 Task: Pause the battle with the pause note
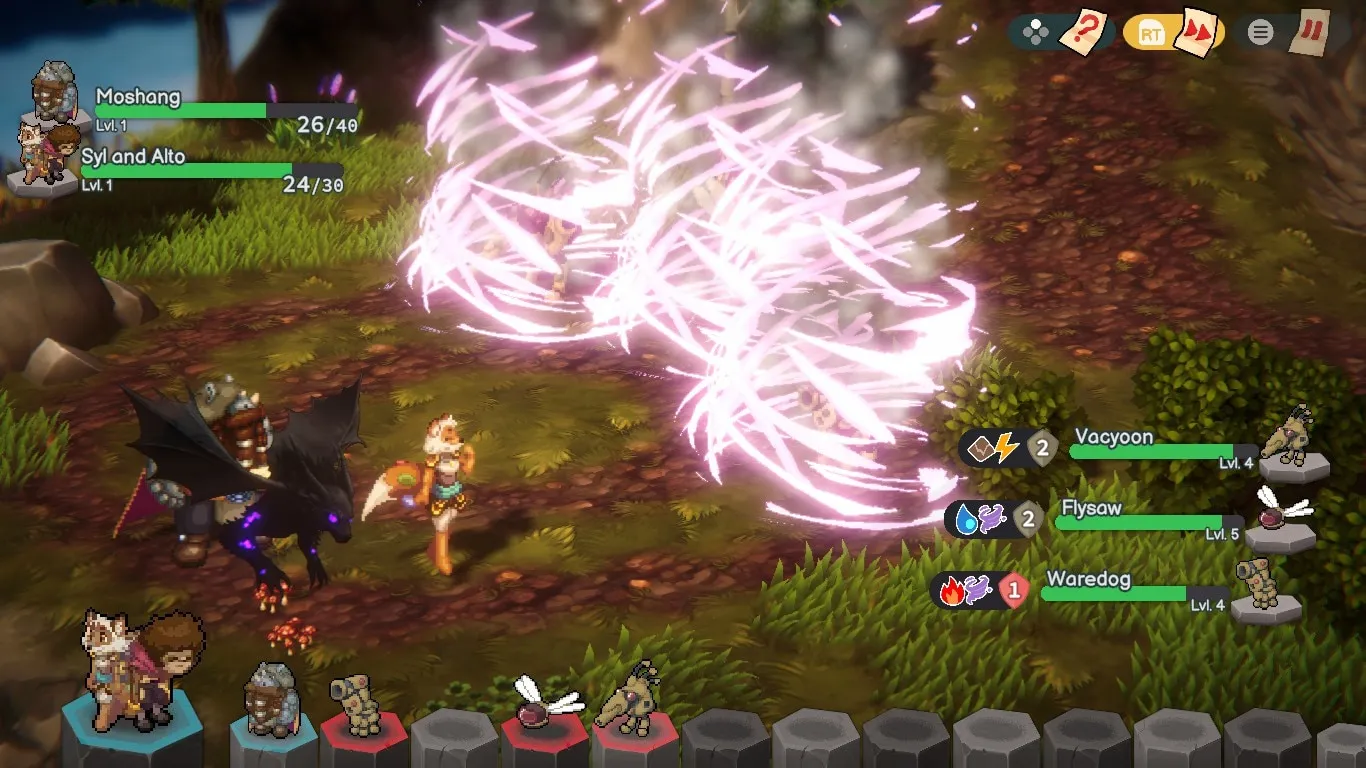(1309, 31)
